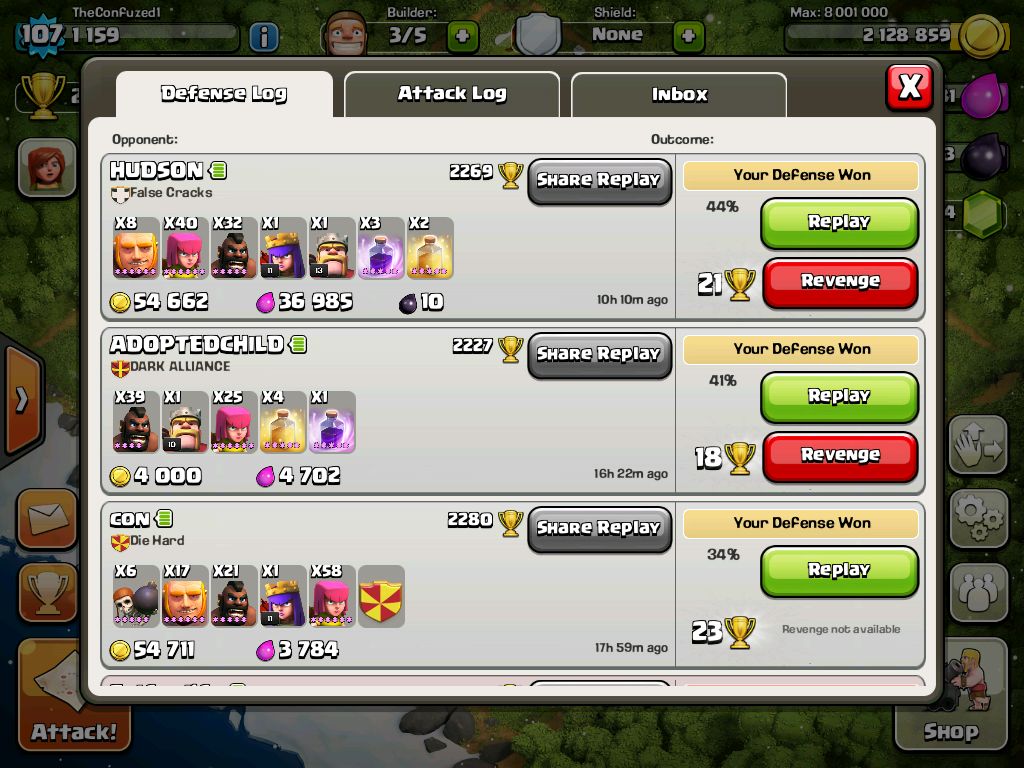Switch to the Attack Log tab

click(x=451, y=94)
